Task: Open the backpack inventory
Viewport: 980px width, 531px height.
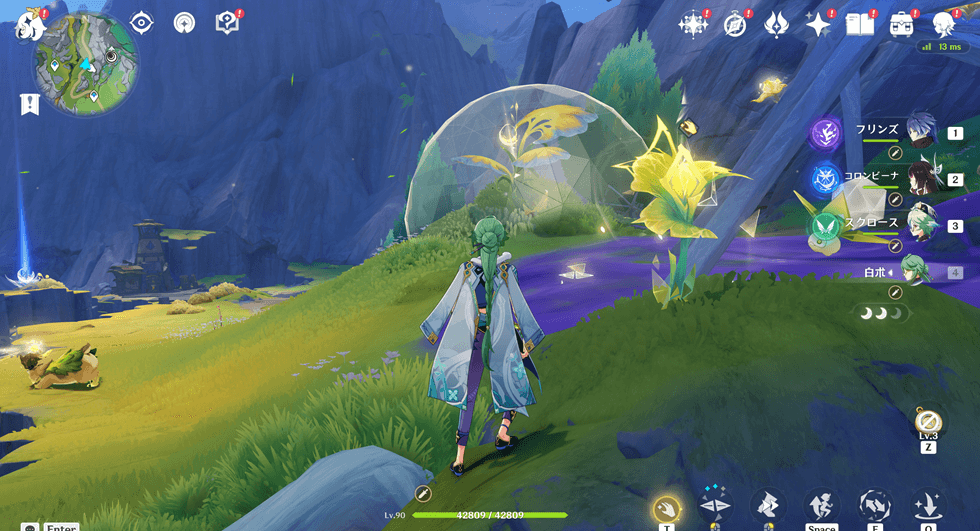Action: point(901,24)
